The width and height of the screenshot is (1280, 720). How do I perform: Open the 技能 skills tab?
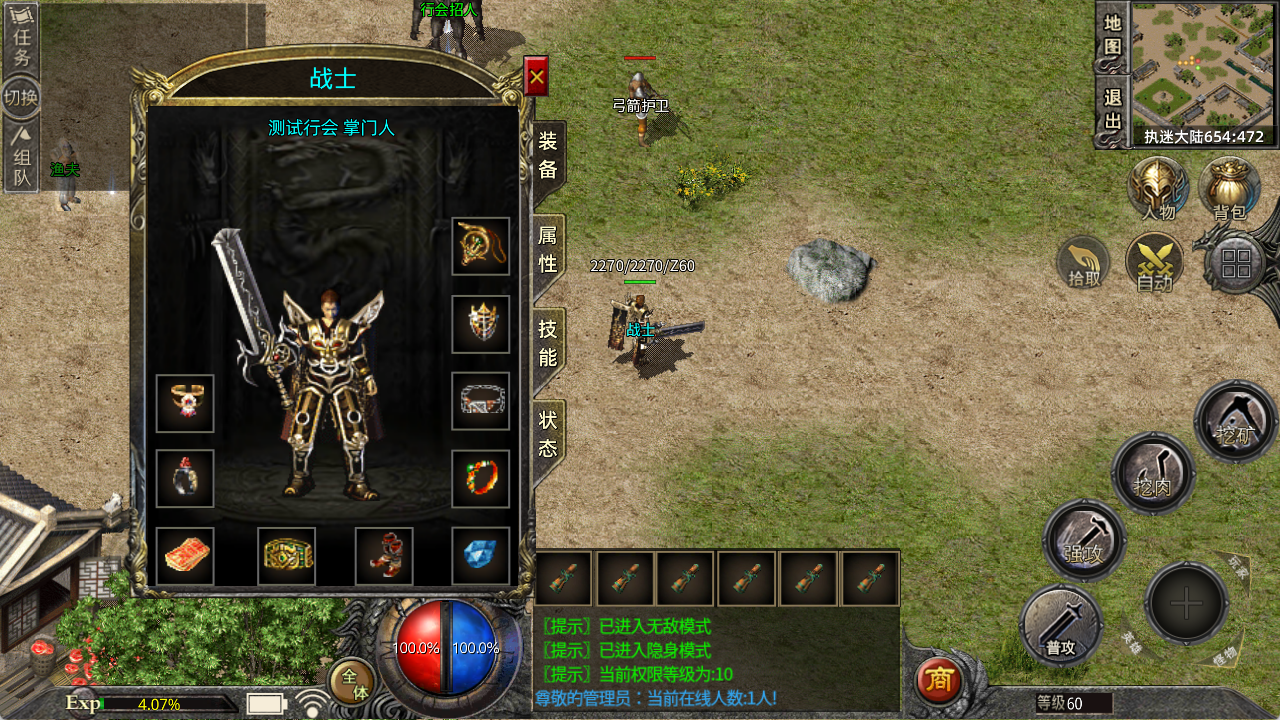[548, 343]
